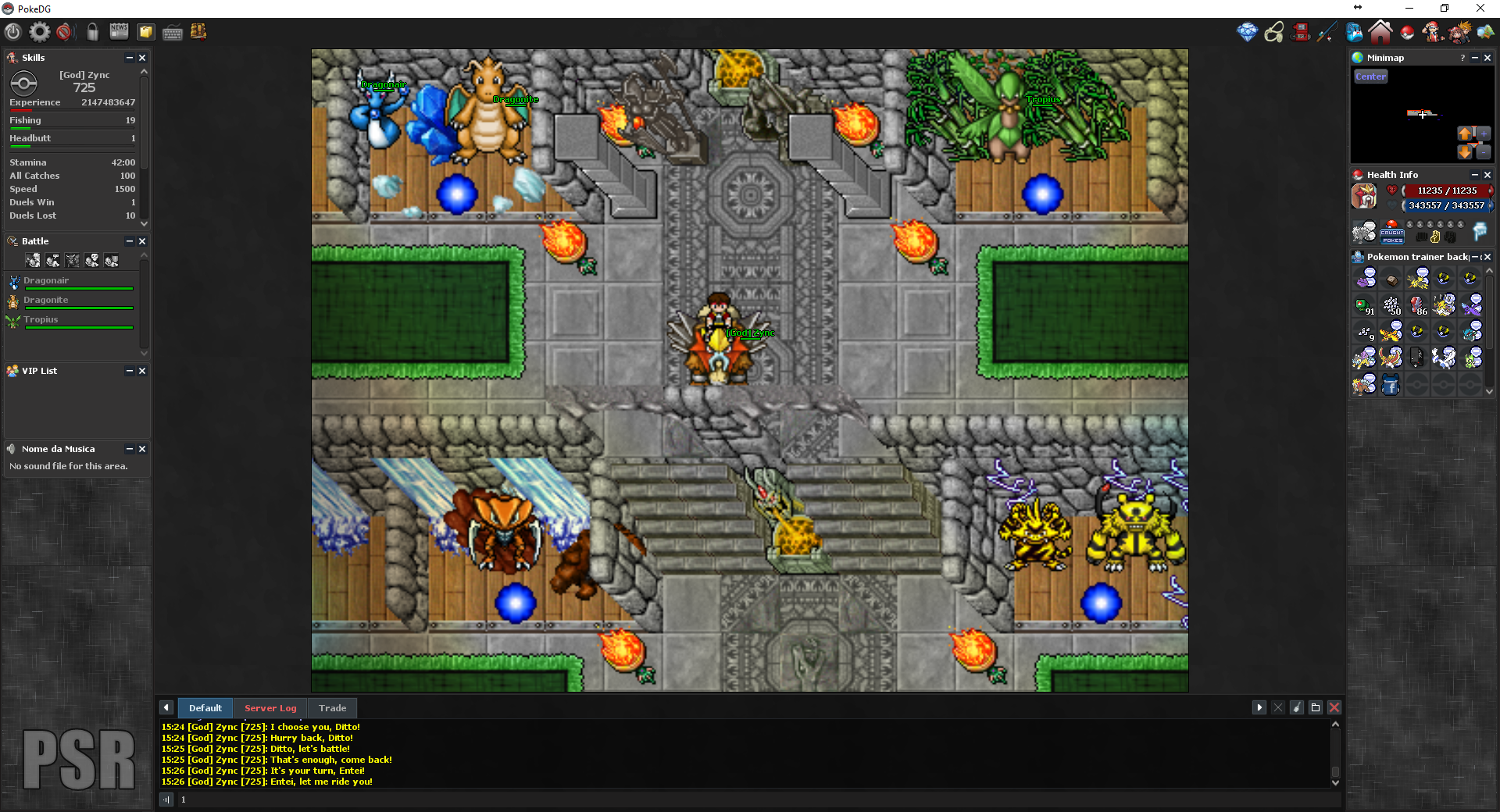1500x812 pixels.
Task: Minimize the Battle panel
Action: (130, 241)
